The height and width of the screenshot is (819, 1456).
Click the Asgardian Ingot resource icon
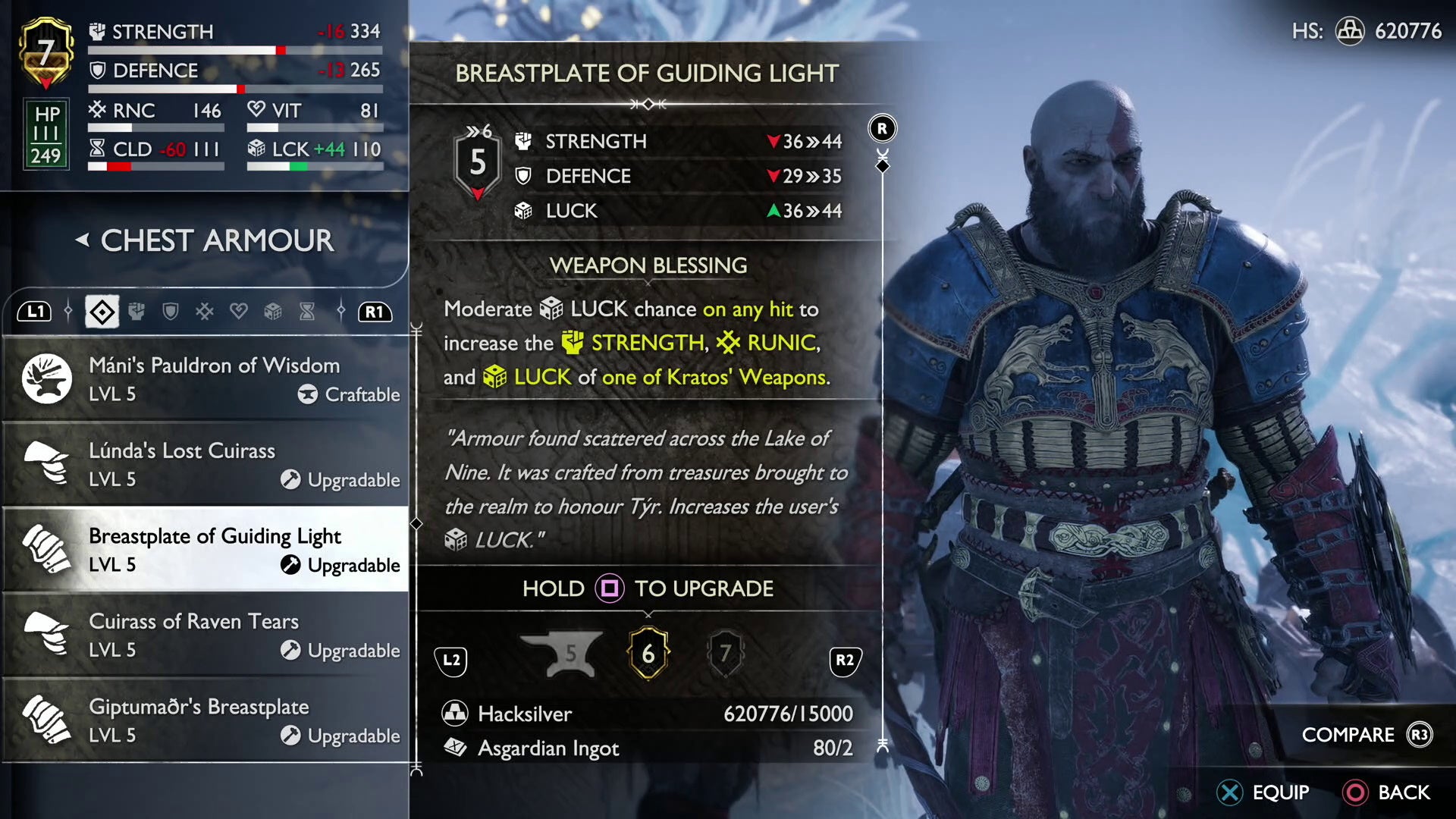[455, 748]
